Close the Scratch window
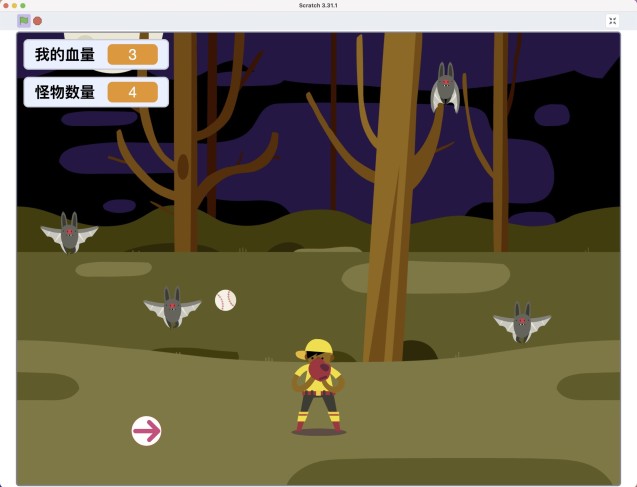 (x=5, y=5)
